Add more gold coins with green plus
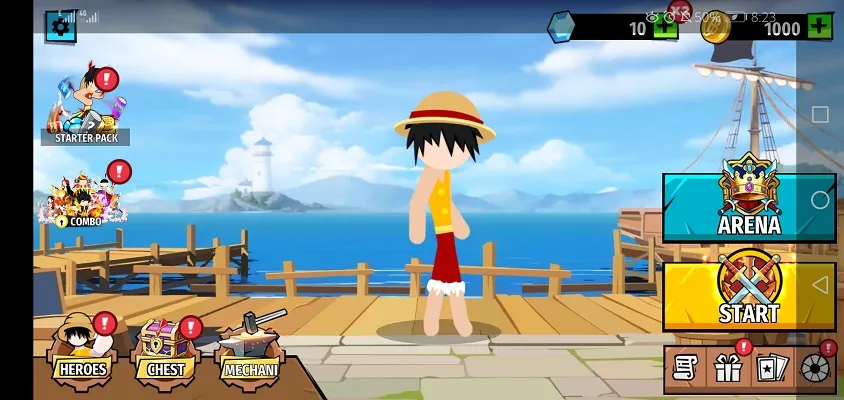The width and height of the screenshot is (844, 400). [x=819, y=28]
